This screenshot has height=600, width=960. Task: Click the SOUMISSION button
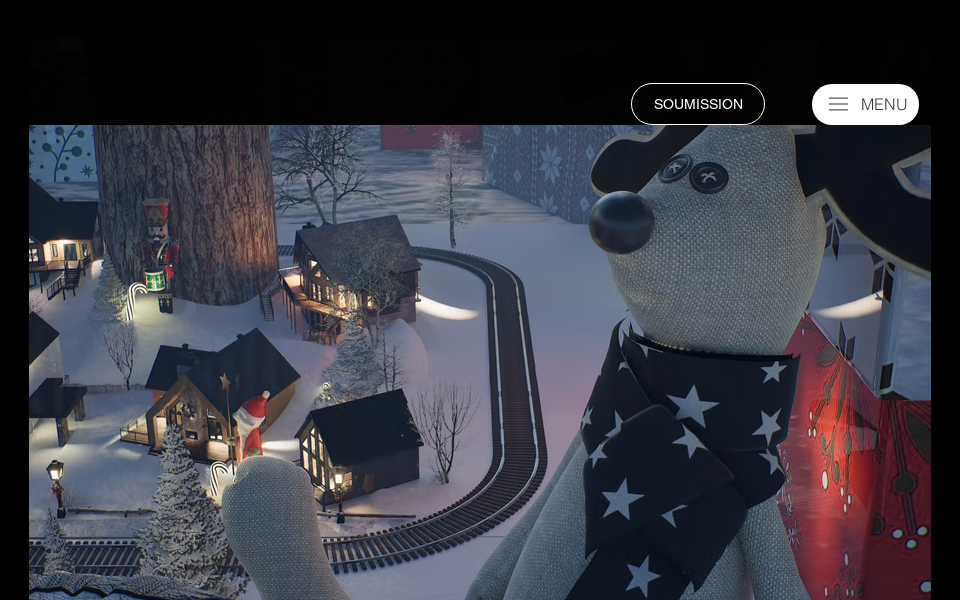698,104
